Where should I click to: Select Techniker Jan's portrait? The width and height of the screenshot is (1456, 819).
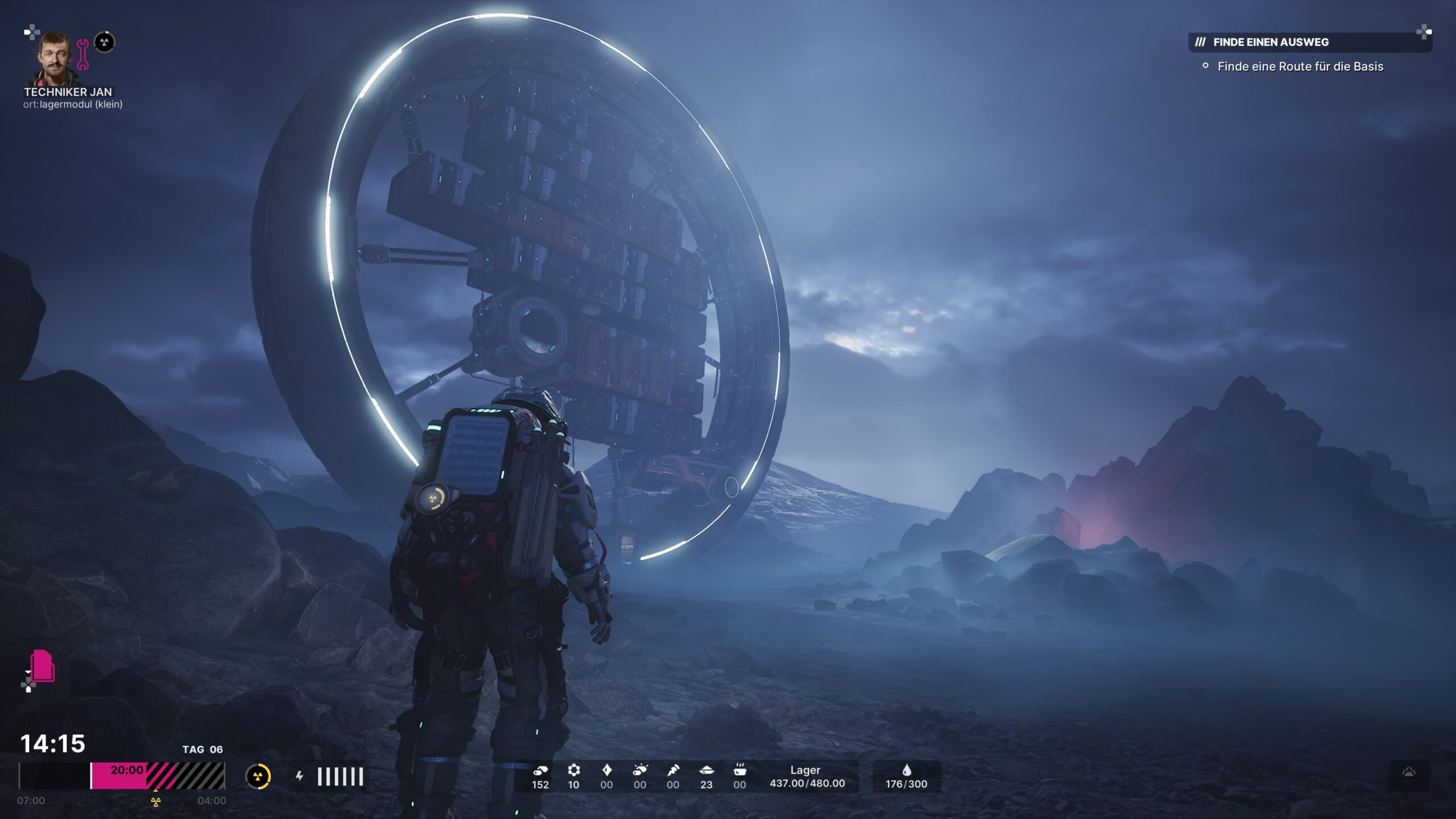coord(55,59)
